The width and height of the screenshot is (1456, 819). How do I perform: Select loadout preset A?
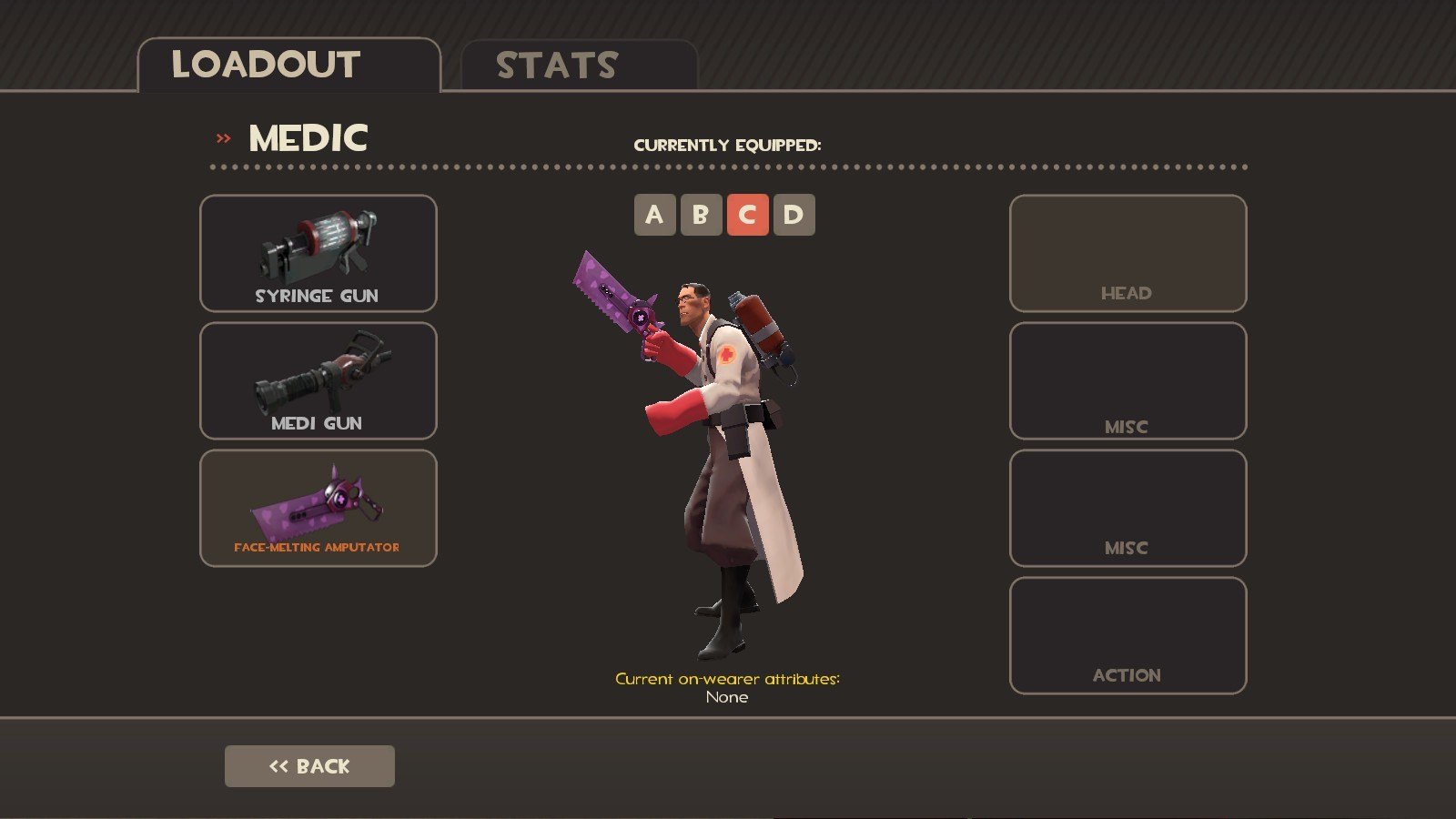654,215
